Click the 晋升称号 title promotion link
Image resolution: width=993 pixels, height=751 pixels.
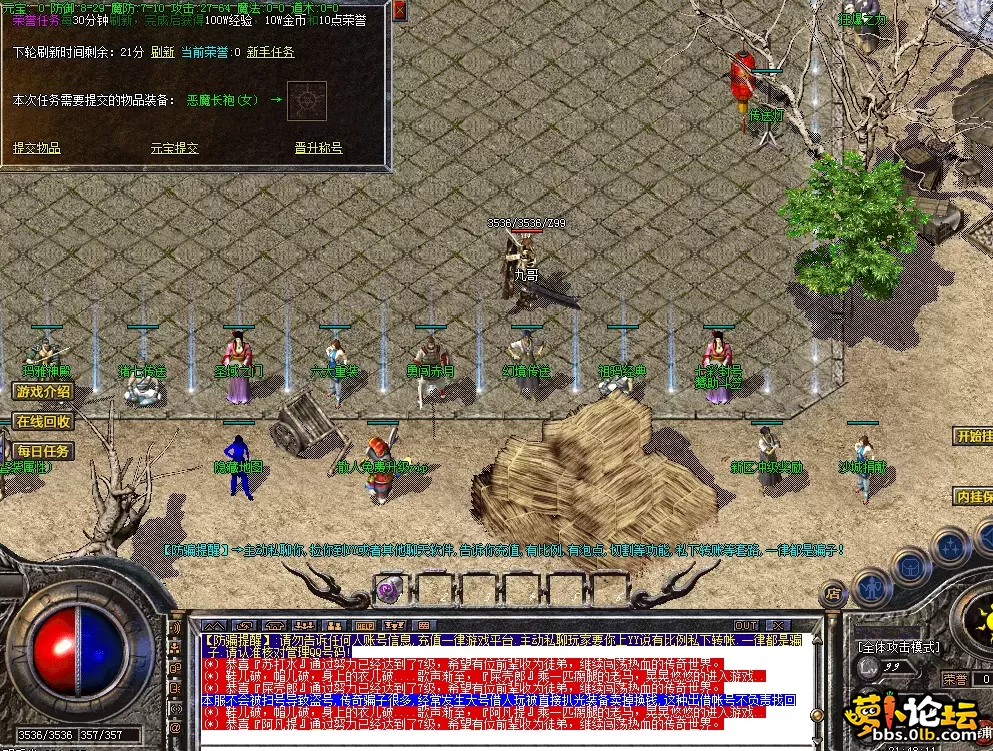tap(318, 148)
